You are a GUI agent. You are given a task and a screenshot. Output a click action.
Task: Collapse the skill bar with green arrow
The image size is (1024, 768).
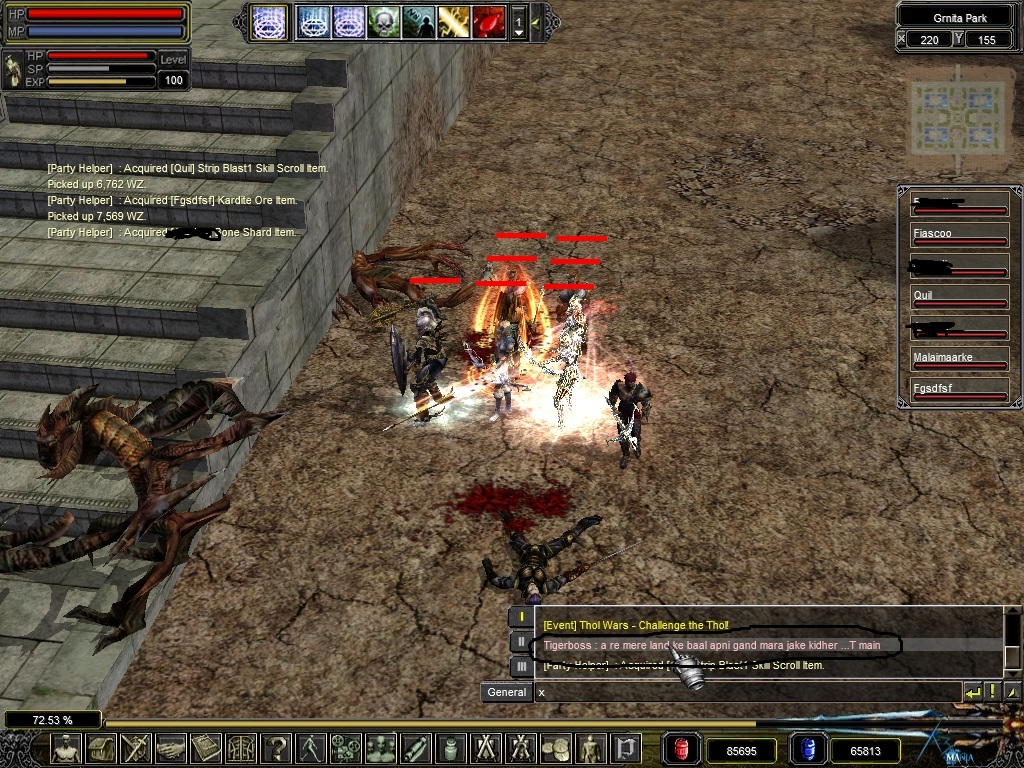[x=537, y=22]
